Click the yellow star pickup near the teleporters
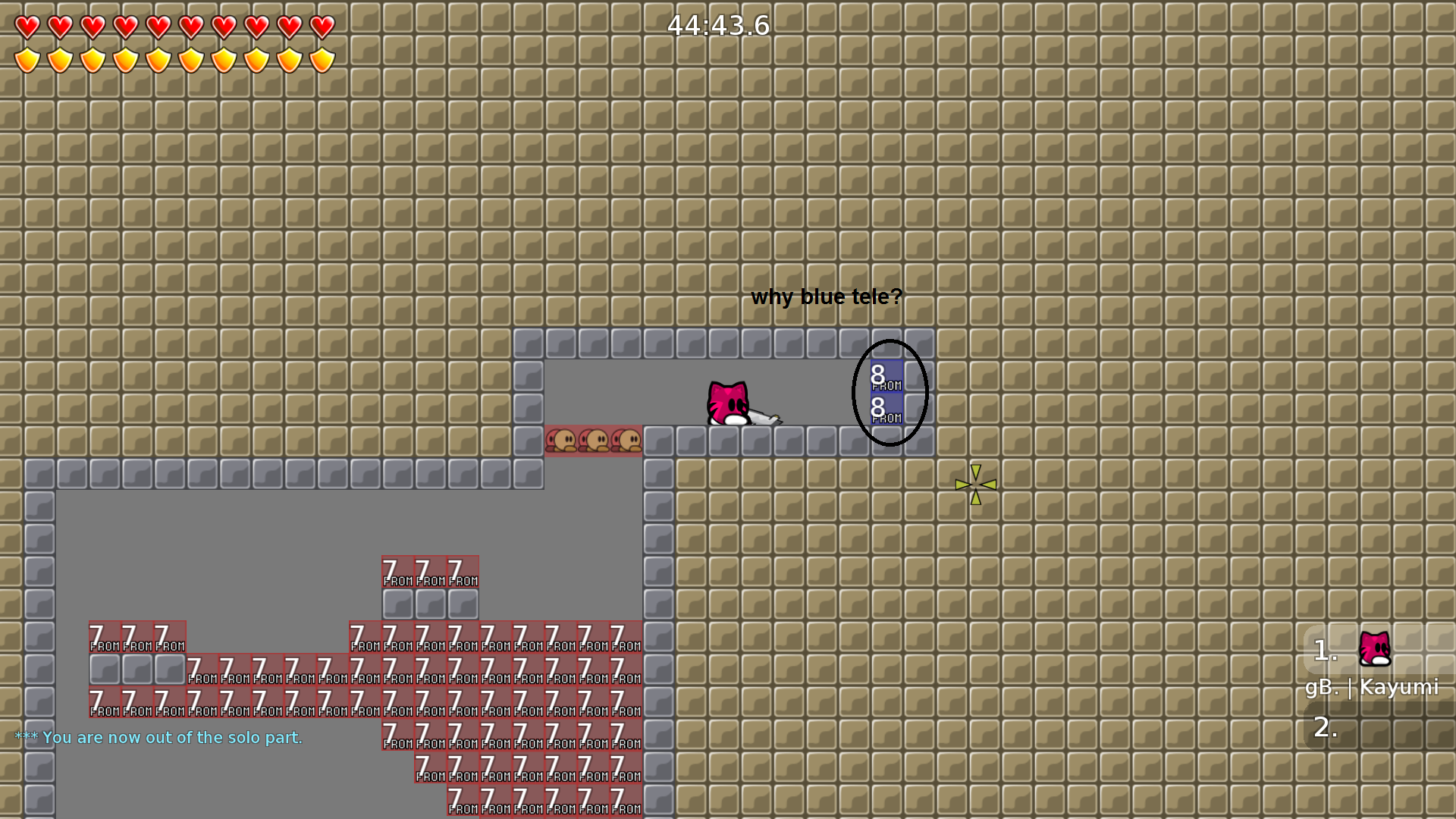This screenshot has width=1456, height=819. (977, 485)
